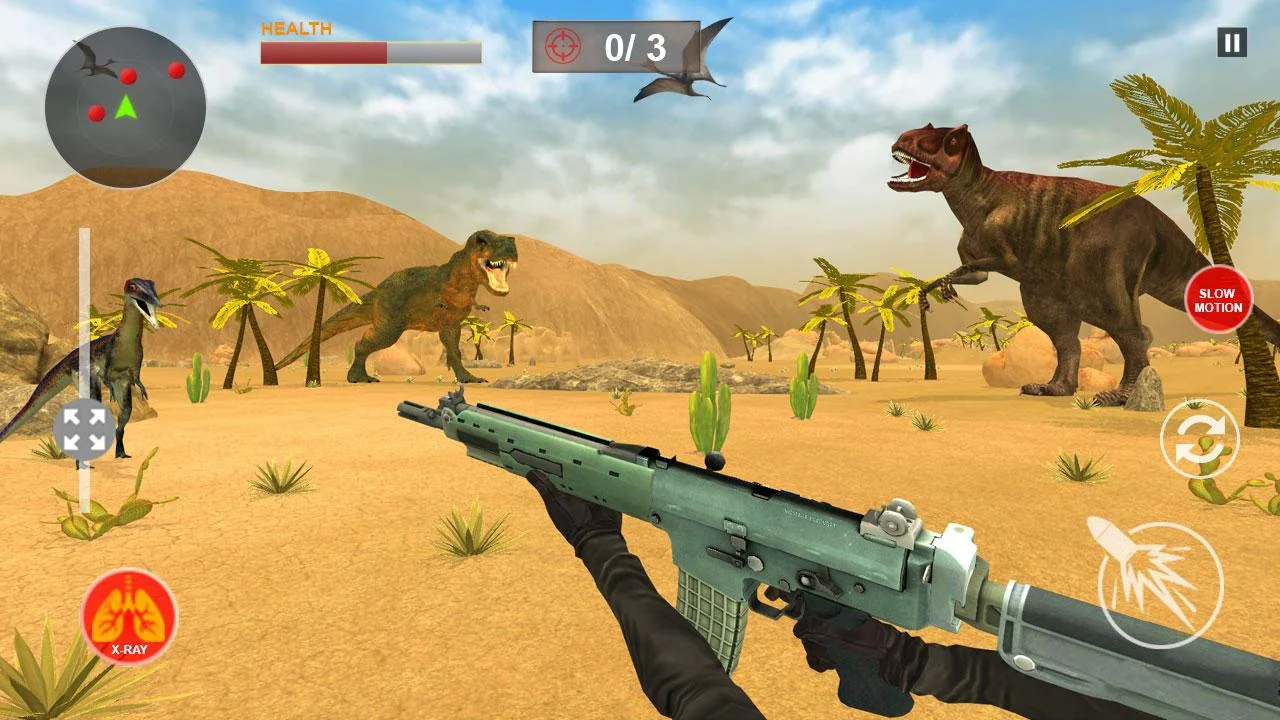The image size is (1280, 720).
Task: Tap the weapon swap arrows icon
Action: click(x=1199, y=439)
